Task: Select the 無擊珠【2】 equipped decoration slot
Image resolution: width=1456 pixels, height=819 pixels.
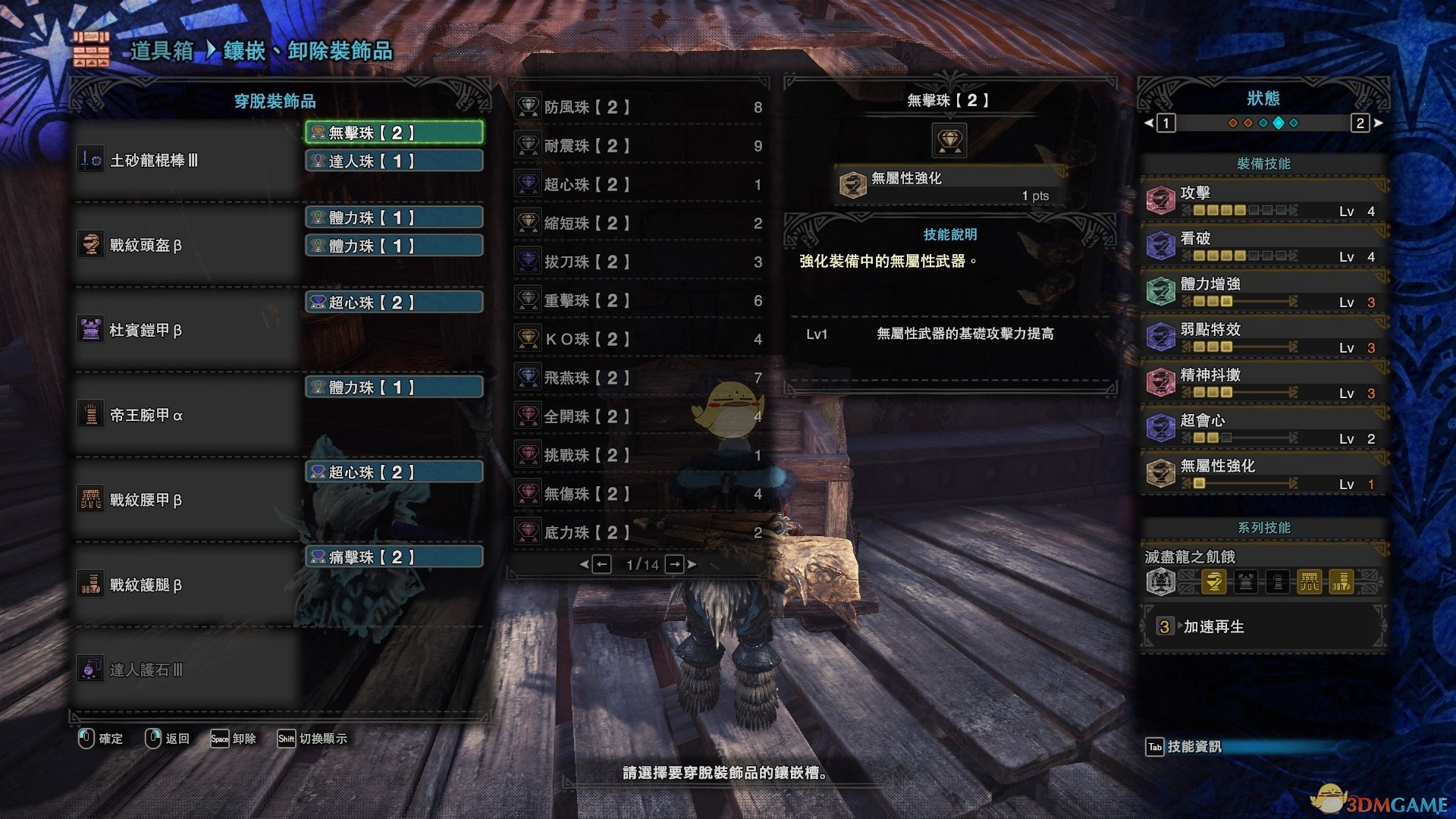Action: [x=394, y=133]
